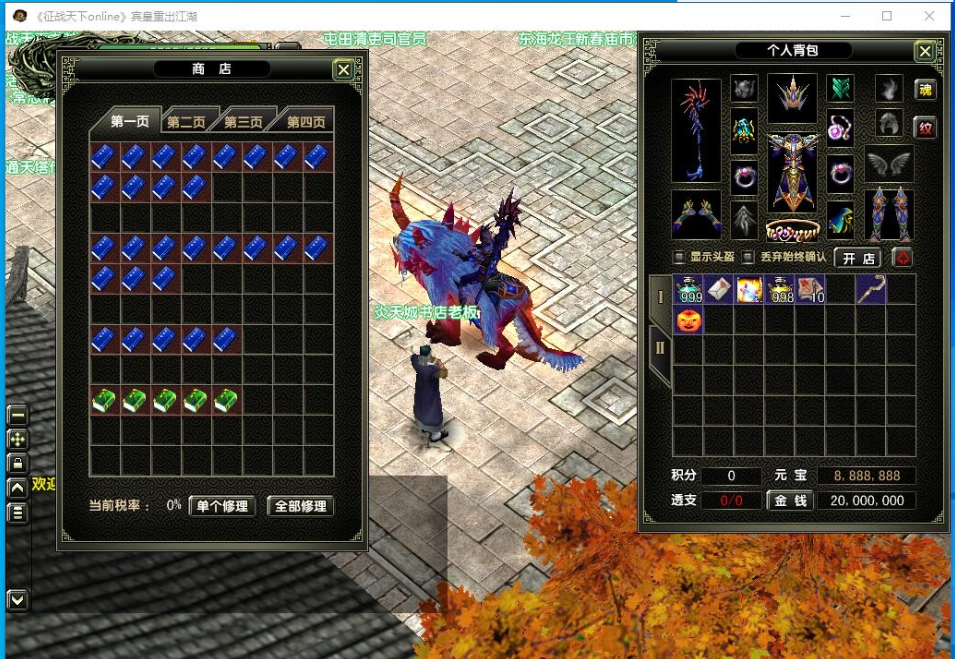Select the 第四页 shop tab

click(x=305, y=122)
